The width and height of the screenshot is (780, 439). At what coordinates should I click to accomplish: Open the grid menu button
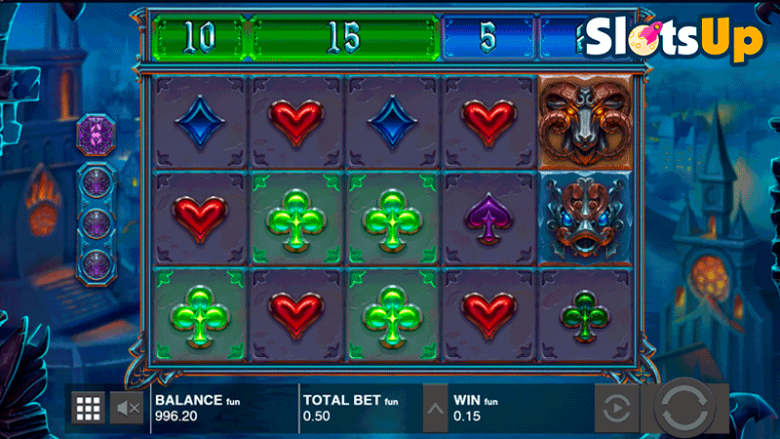coord(89,407)
